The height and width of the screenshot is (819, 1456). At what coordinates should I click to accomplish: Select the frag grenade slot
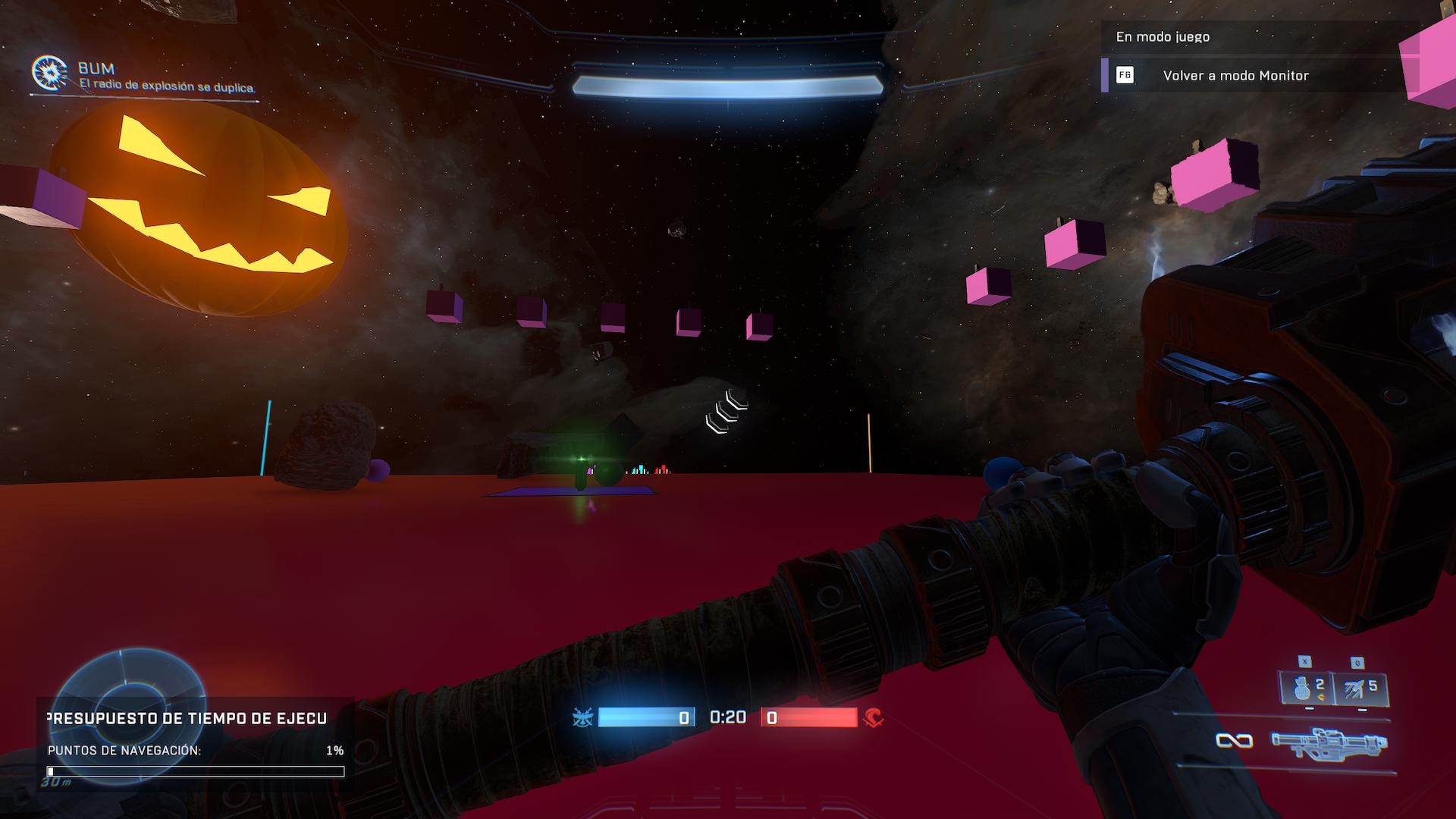[1306, 689]
